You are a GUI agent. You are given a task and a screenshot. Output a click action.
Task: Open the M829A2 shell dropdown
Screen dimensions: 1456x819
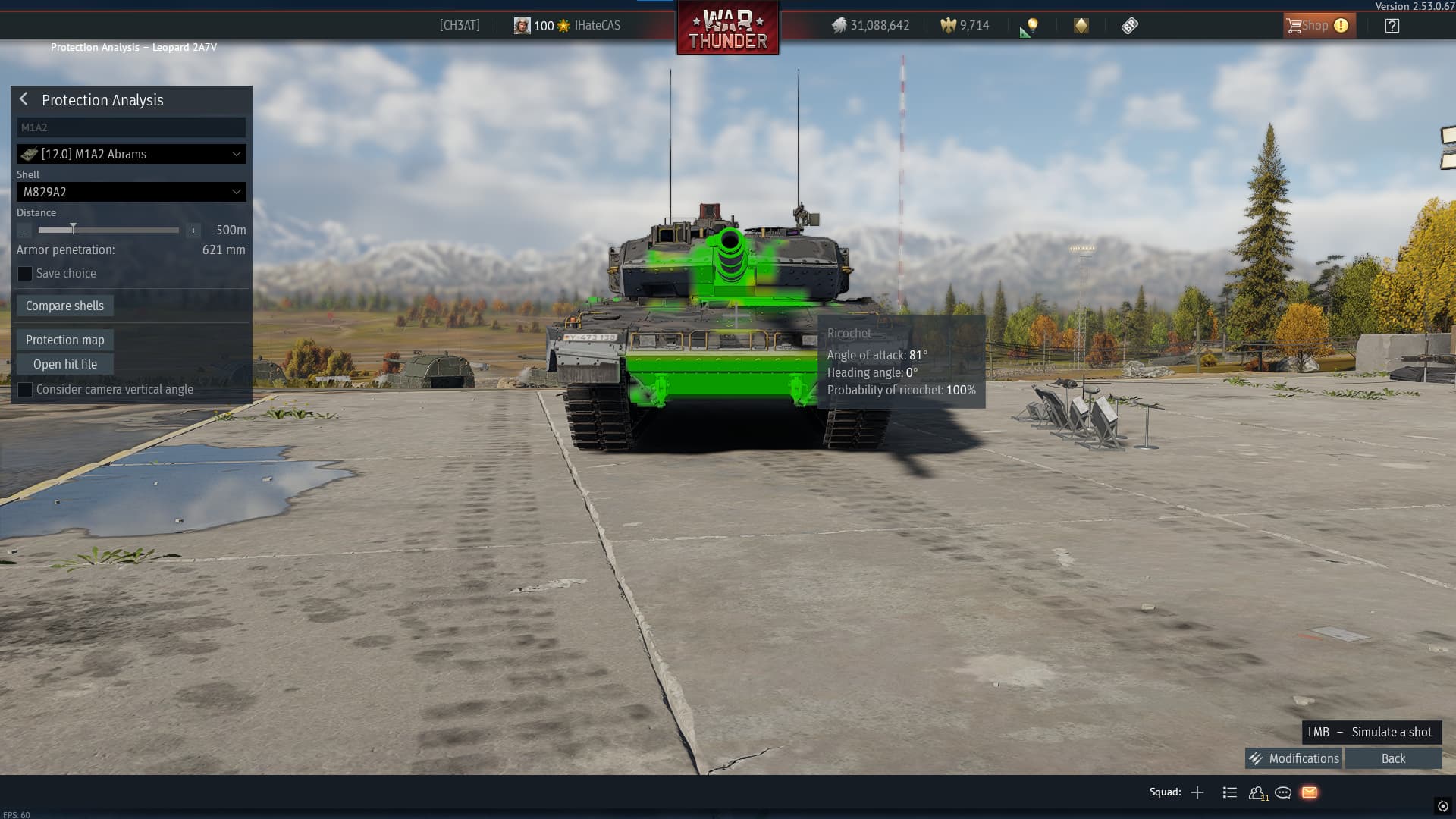click(131, 192)
